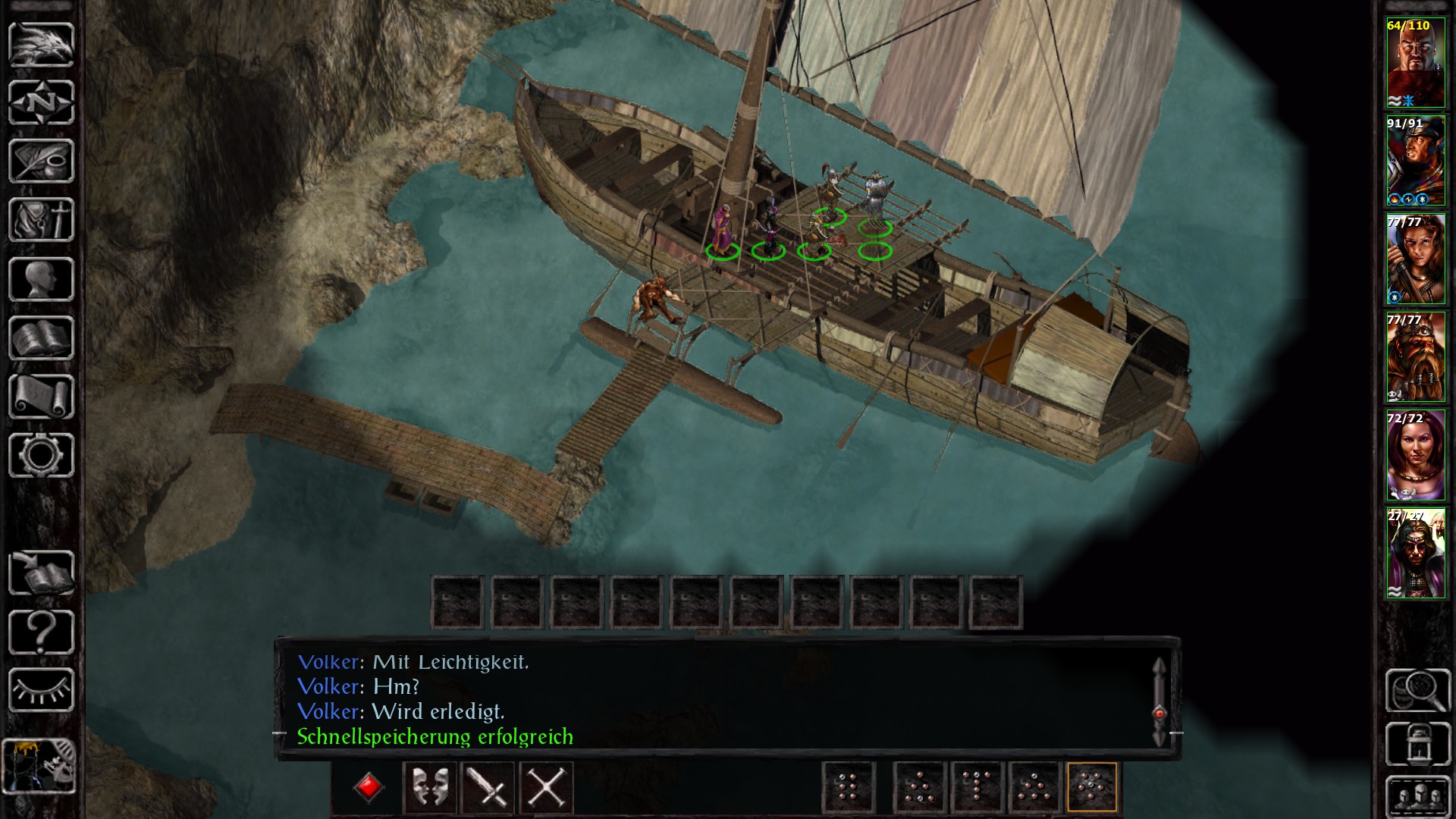Screen dimensions: 1456x819
Task: Click the lantern rest button
Action: (x=1418, y=744)
